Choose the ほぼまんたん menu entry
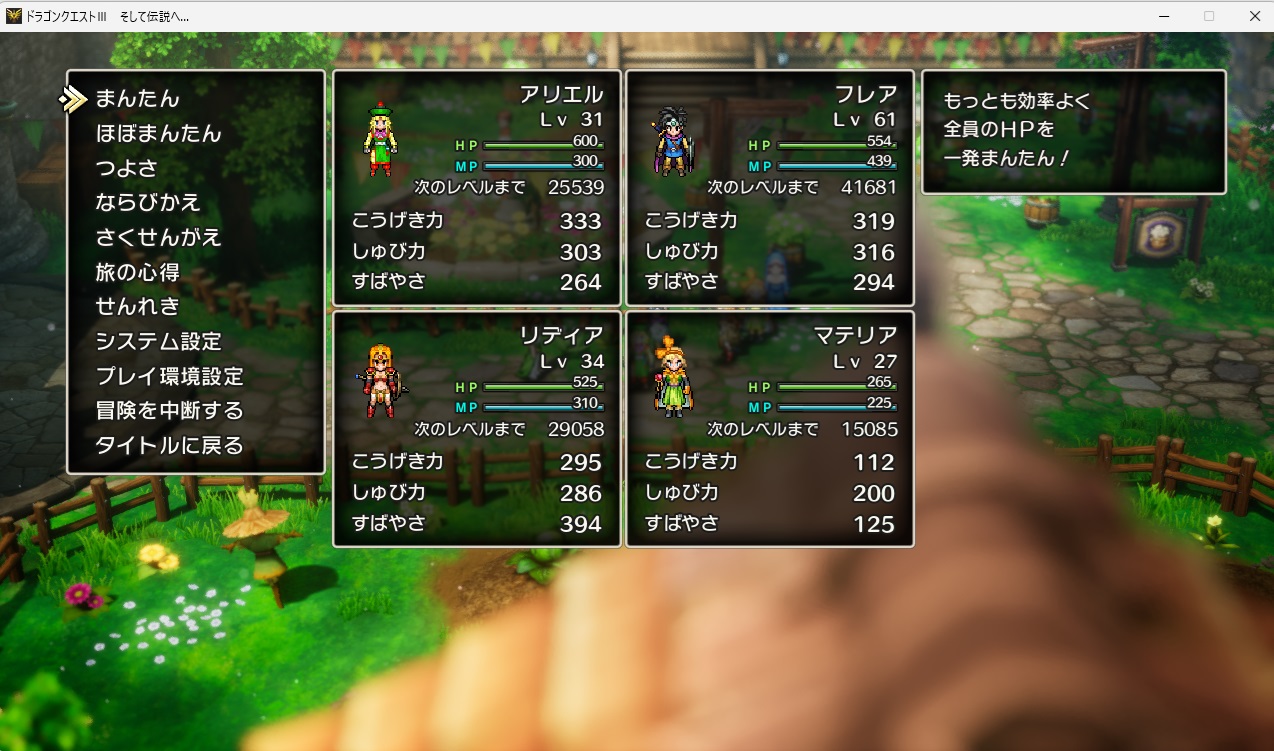The image size is (1274, 751). 158,134
